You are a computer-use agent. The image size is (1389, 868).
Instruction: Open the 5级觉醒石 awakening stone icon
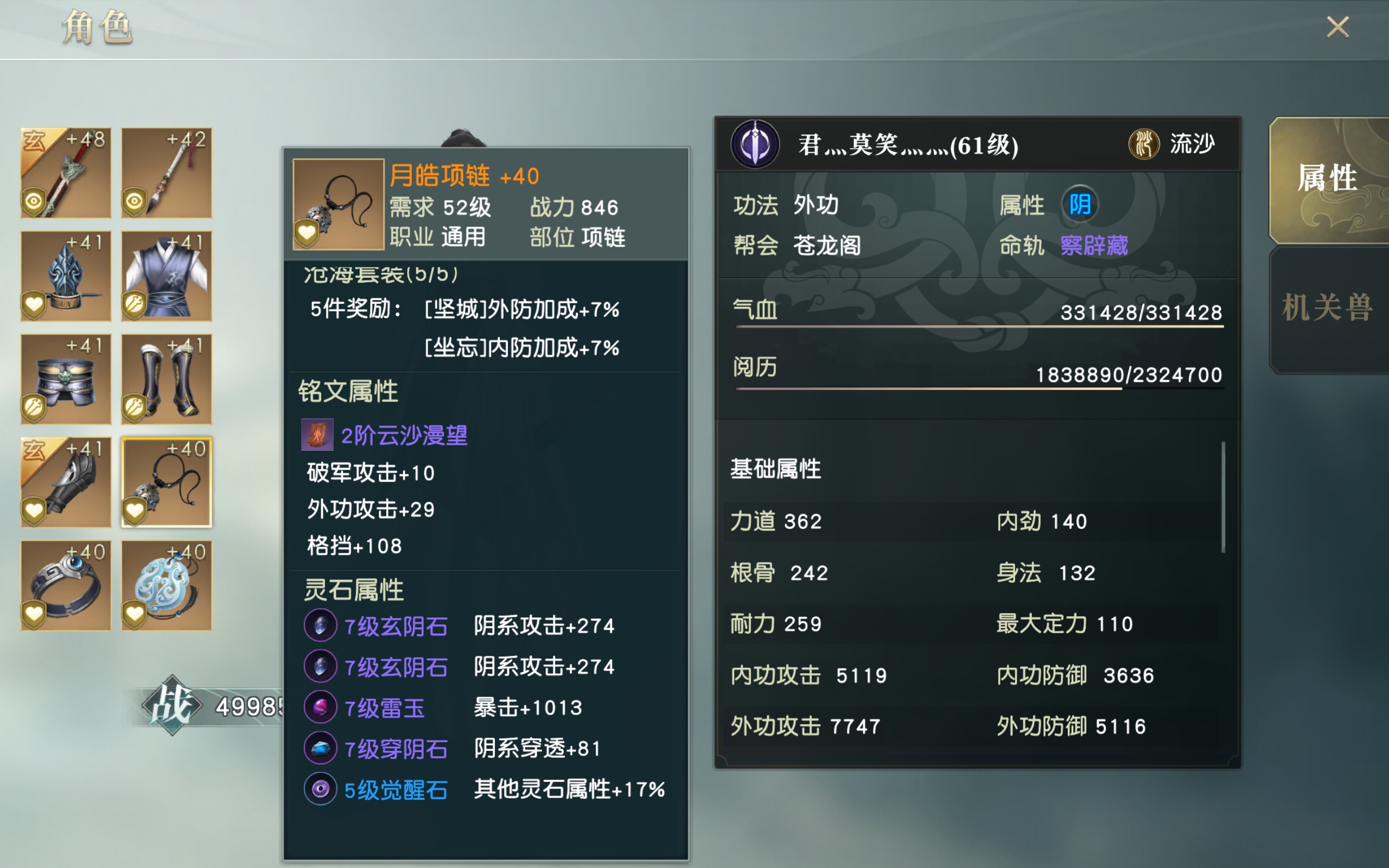coord(320,789)
